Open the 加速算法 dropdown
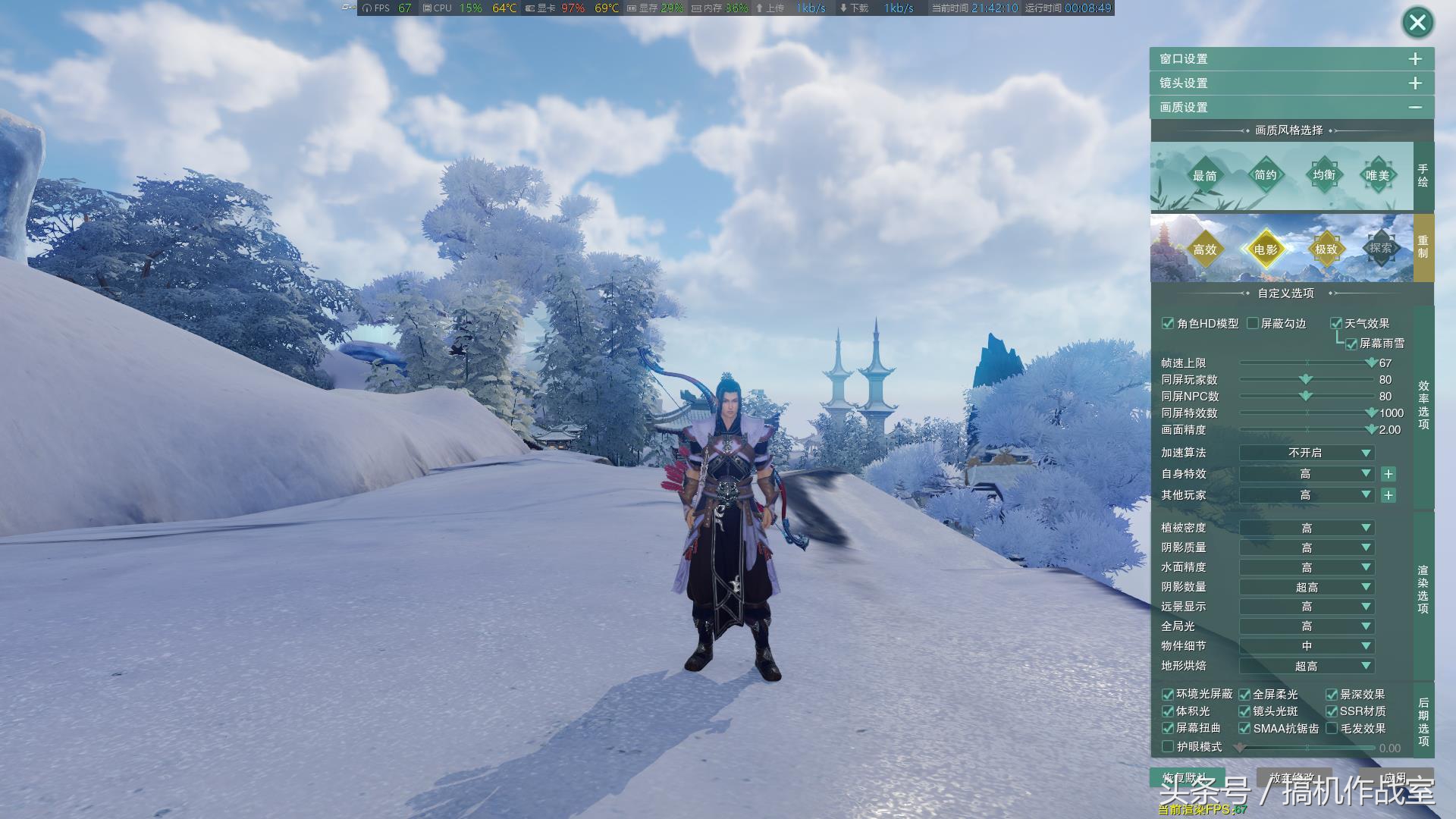The height and width of the screenshot is (819, 1456). [x=1306, y=453]
